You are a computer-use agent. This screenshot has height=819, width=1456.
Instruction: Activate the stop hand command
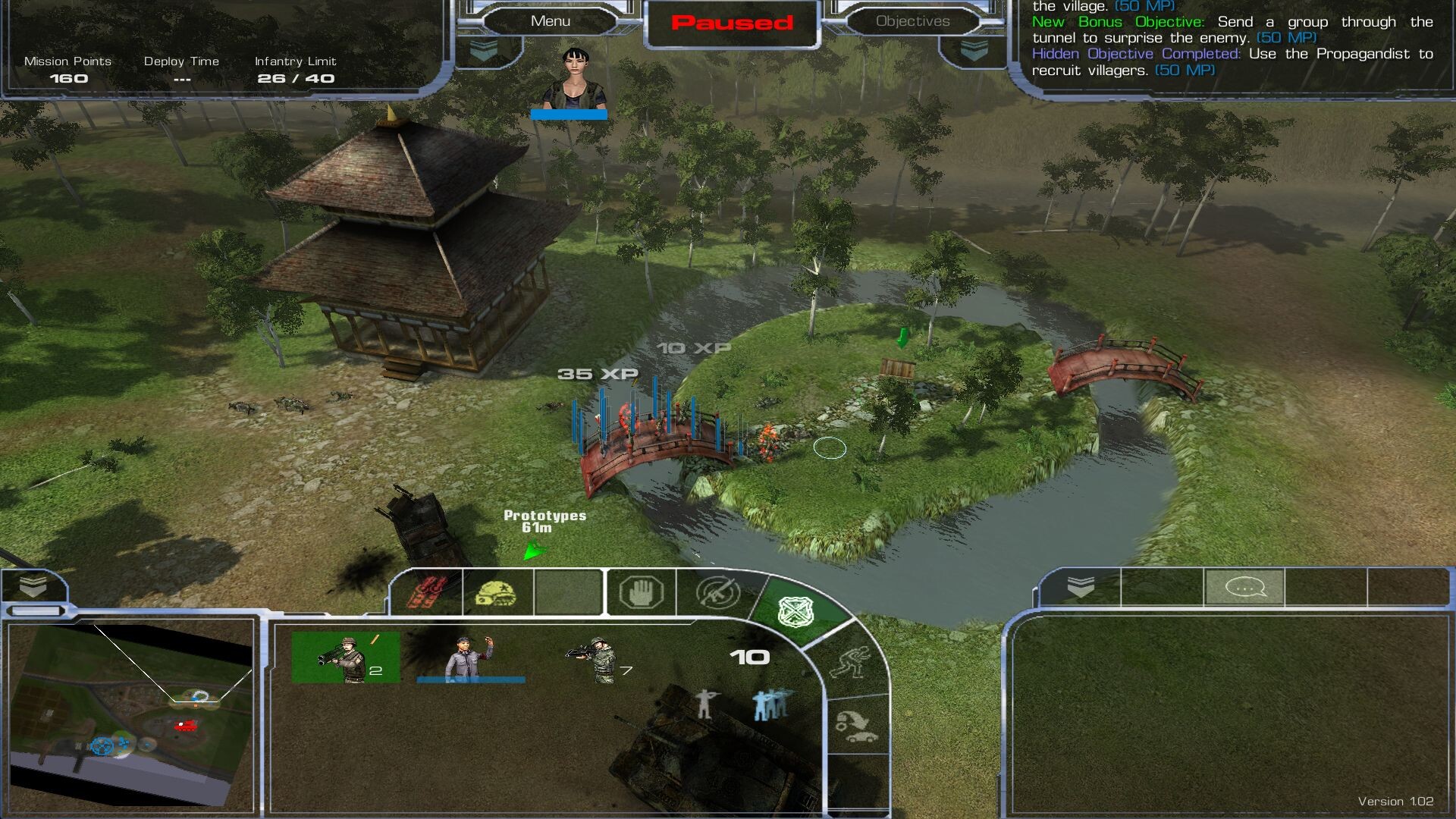[641, 592]
